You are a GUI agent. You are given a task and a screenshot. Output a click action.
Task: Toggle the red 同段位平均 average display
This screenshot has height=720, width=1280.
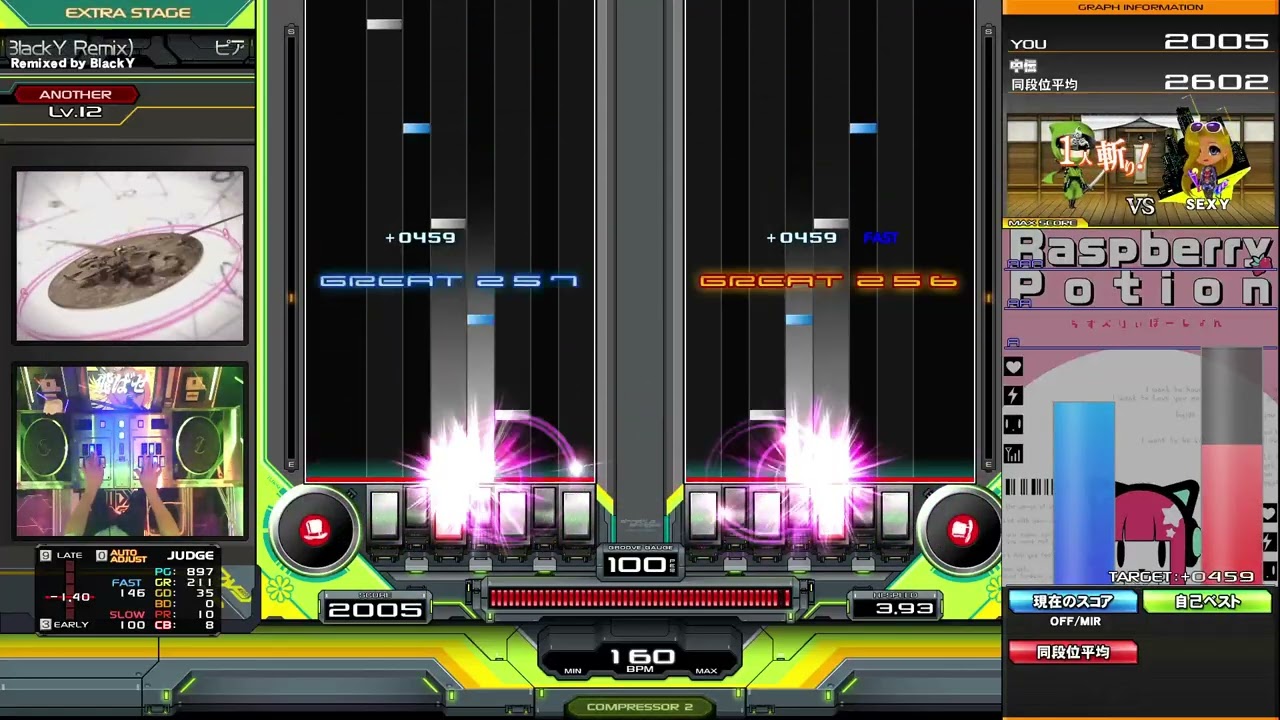1072,652
